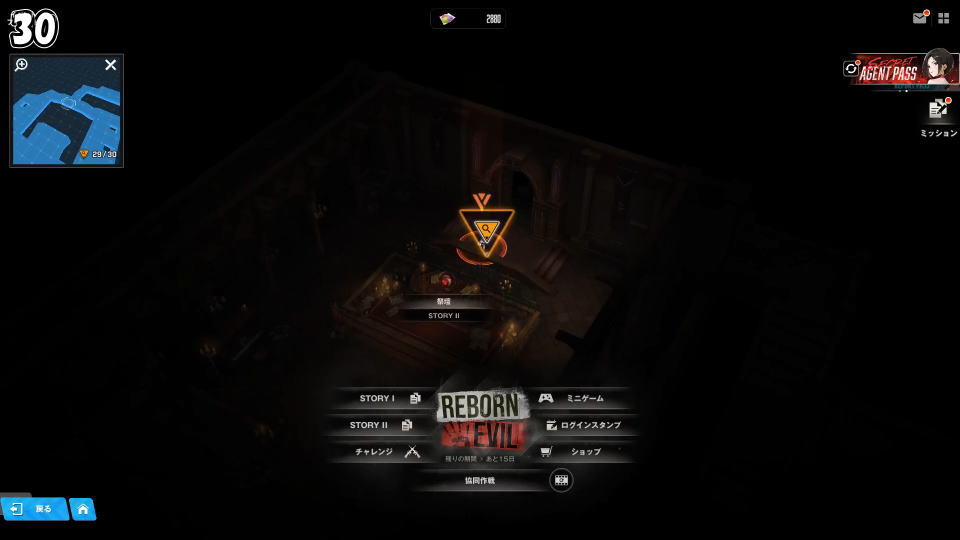Open the 協同作戦 co-op operation entry

(x=480, y=480)
